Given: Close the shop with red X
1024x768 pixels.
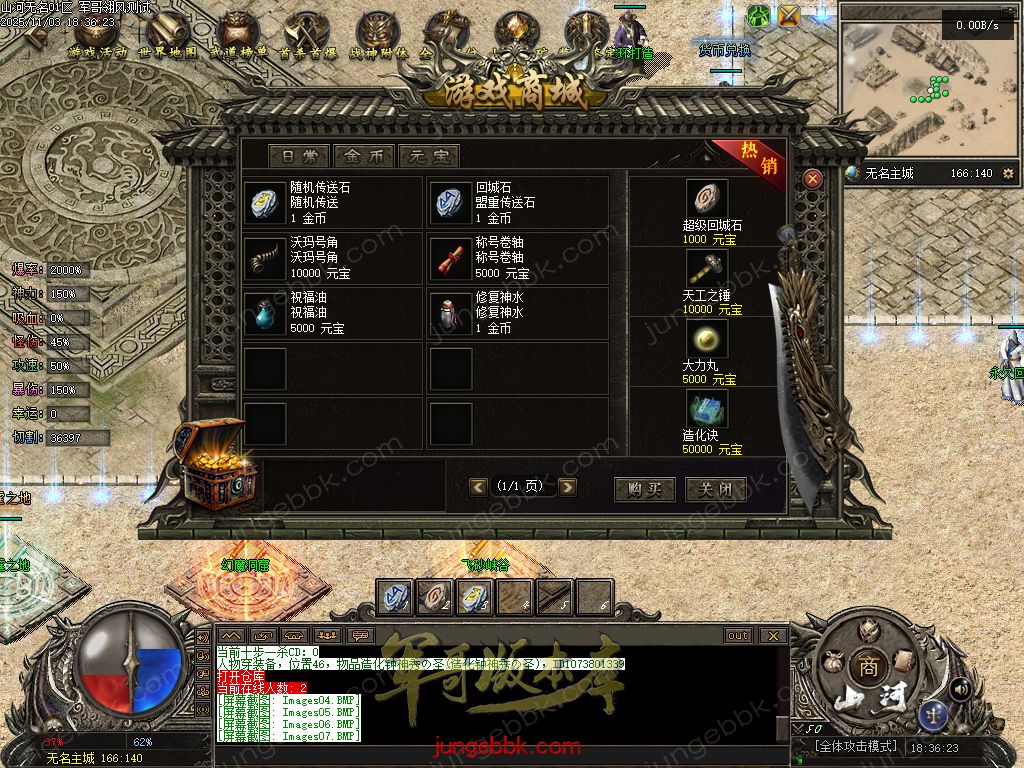Looking at the screenshot, I should point(813,179).
